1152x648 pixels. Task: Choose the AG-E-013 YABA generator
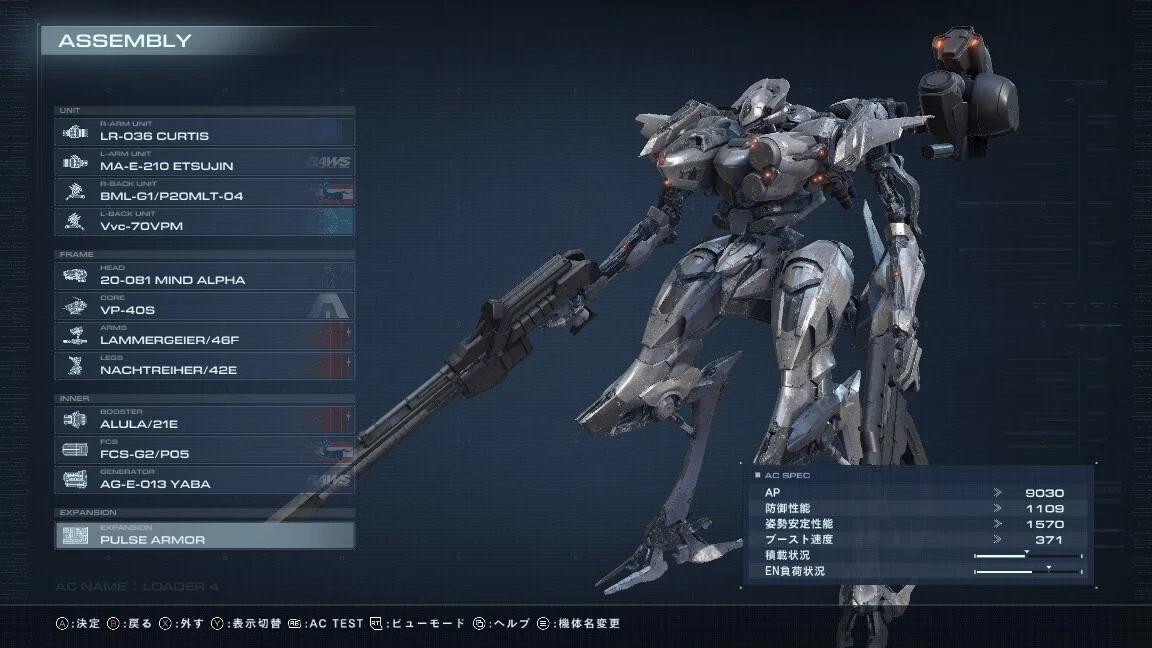click(205, 480)
